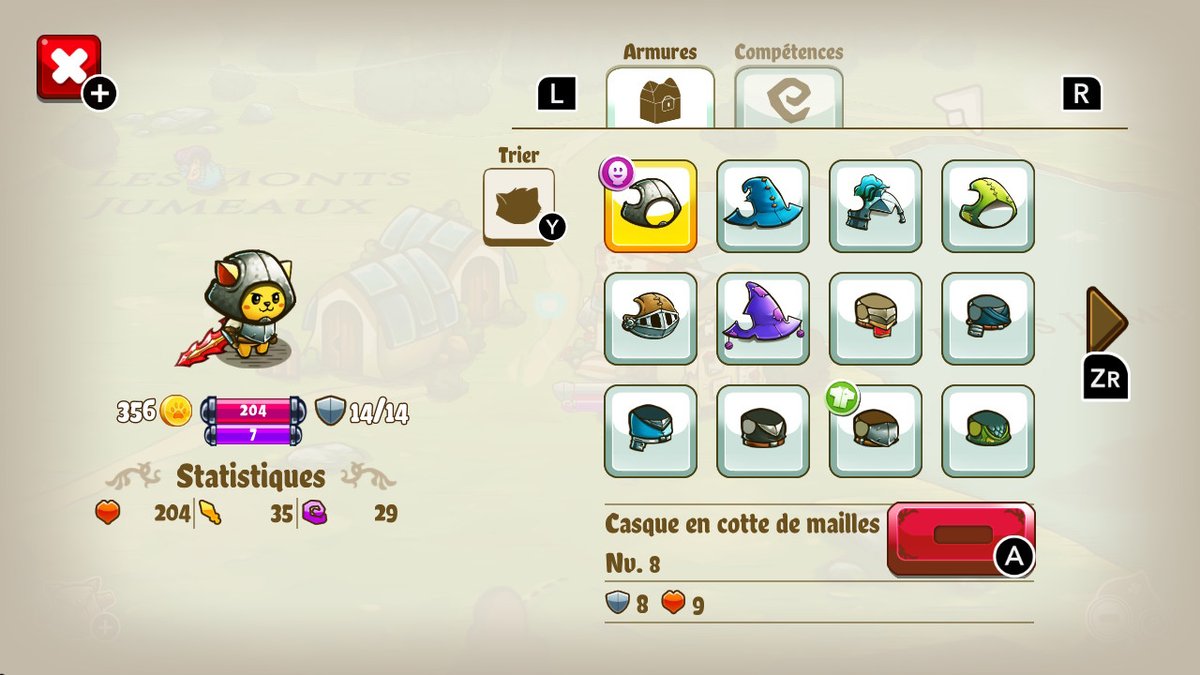Screen dimensions: 1200x675
Task: Select the purple wizard hat
Action: pos(763,318)
